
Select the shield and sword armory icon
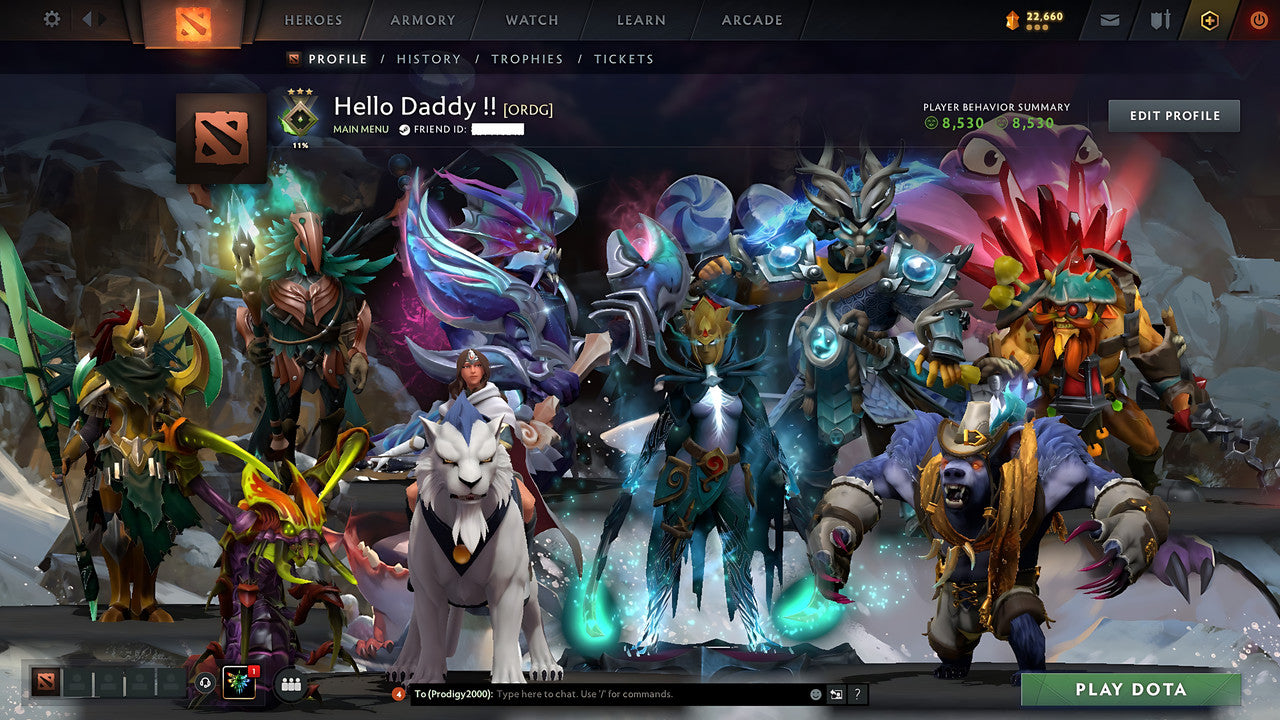[1160, 19]
